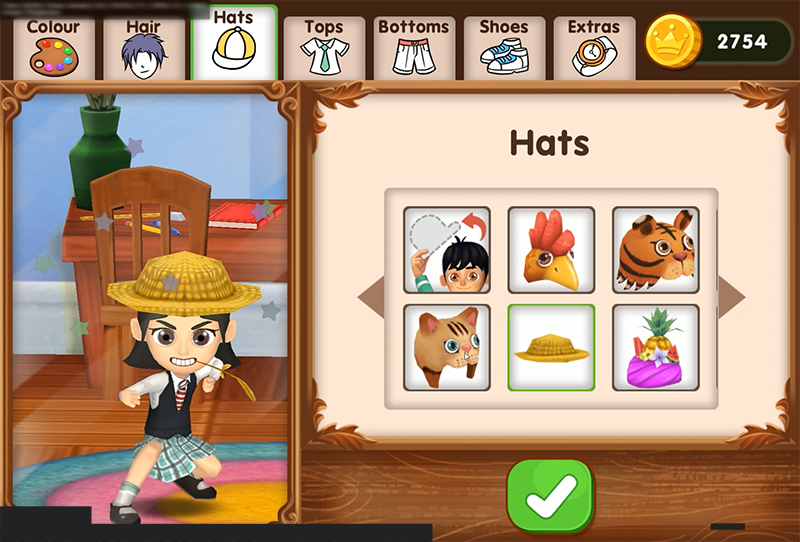Open the Extras tab

594,46
